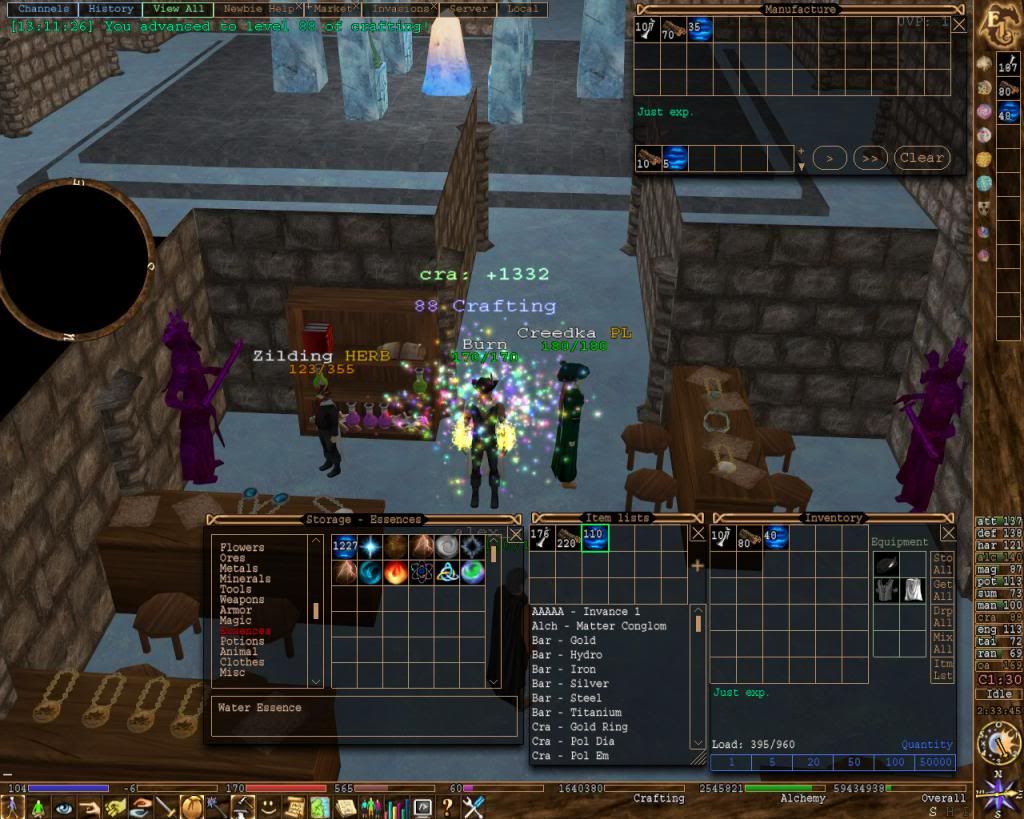The height and width of the screenshot is (819, 1024).
Task: Open the help question mark icon
Action: click(x=447, y=806)
